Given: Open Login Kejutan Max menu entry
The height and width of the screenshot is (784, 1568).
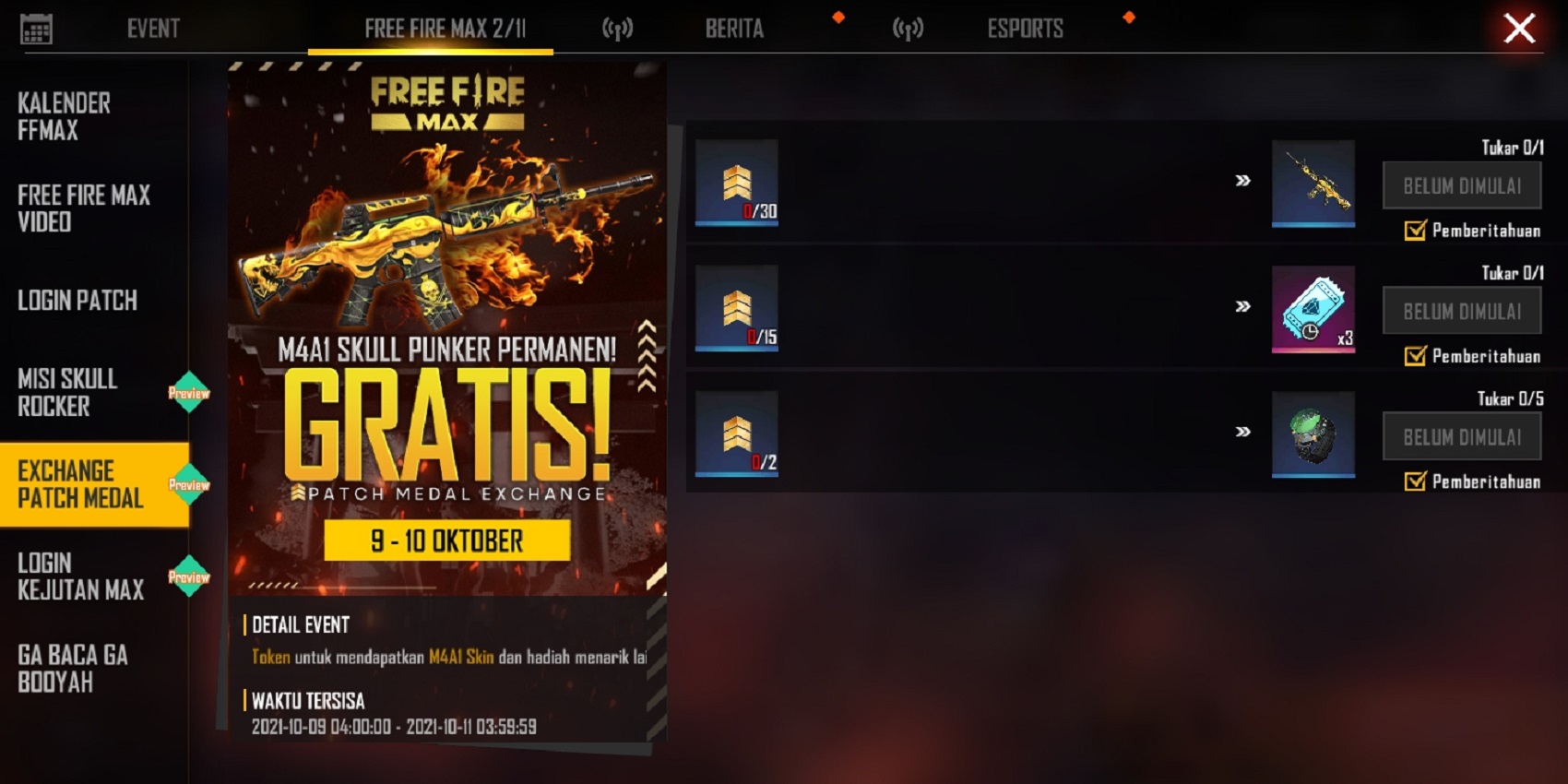Looking at the screenshot, I should pos(78,576).
